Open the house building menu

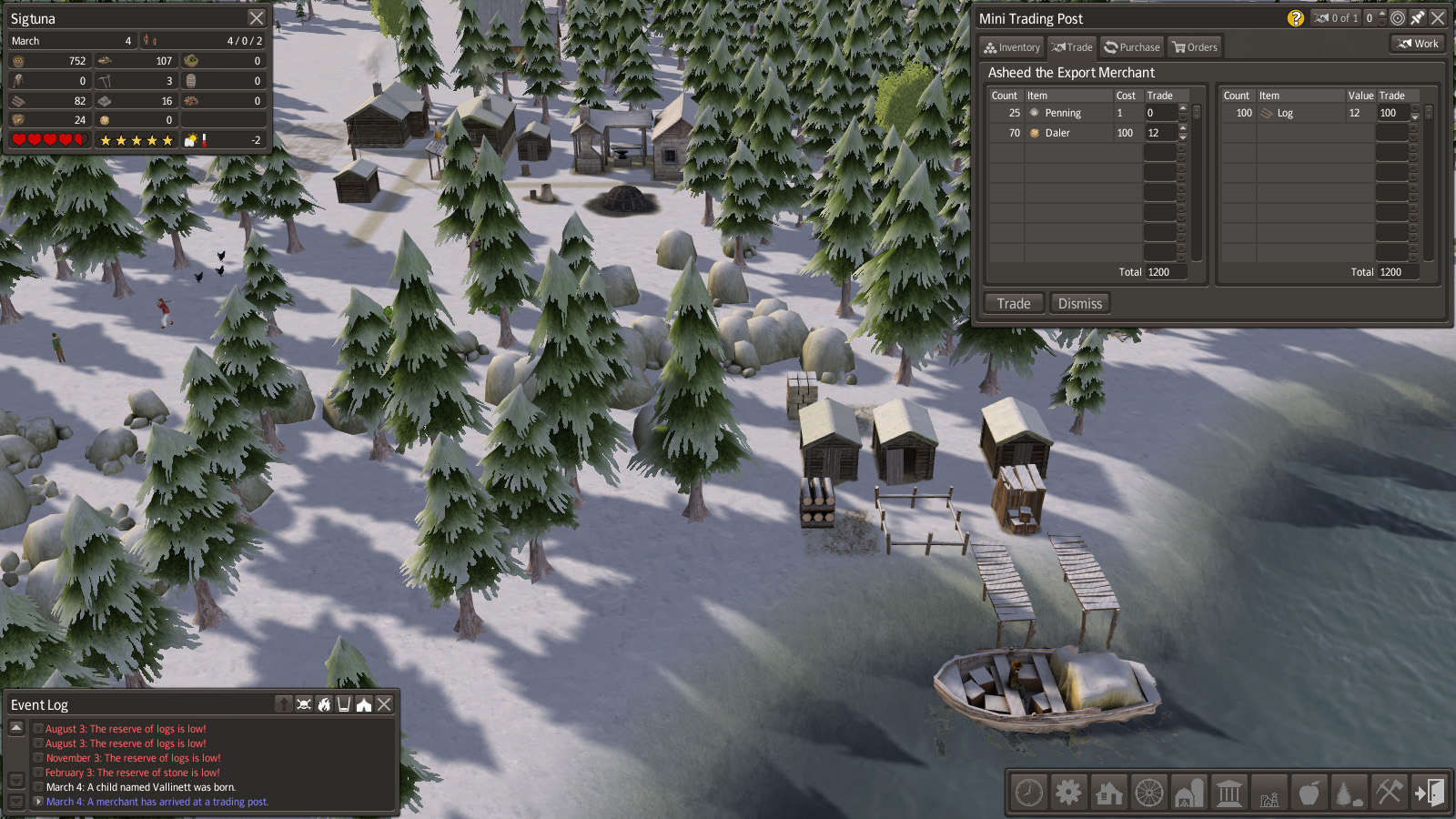click(x=1108, y=793)
